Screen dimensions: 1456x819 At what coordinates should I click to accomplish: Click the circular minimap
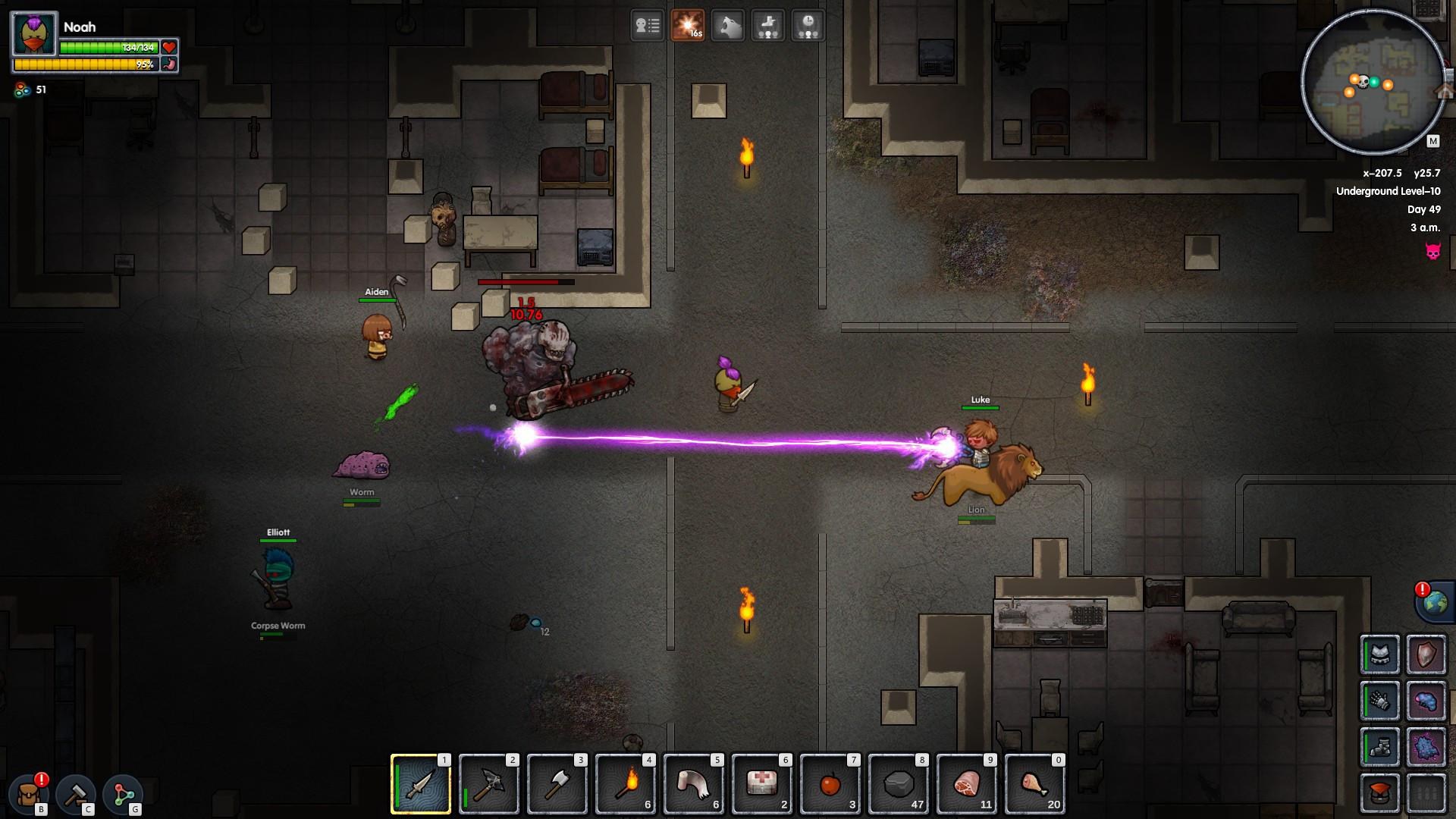tap(1373, 82)
